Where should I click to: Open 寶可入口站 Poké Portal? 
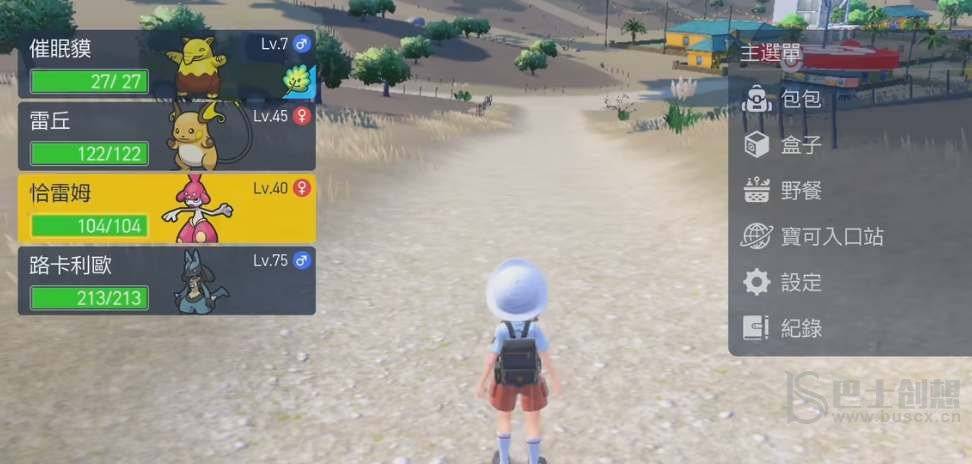(830, 237)
